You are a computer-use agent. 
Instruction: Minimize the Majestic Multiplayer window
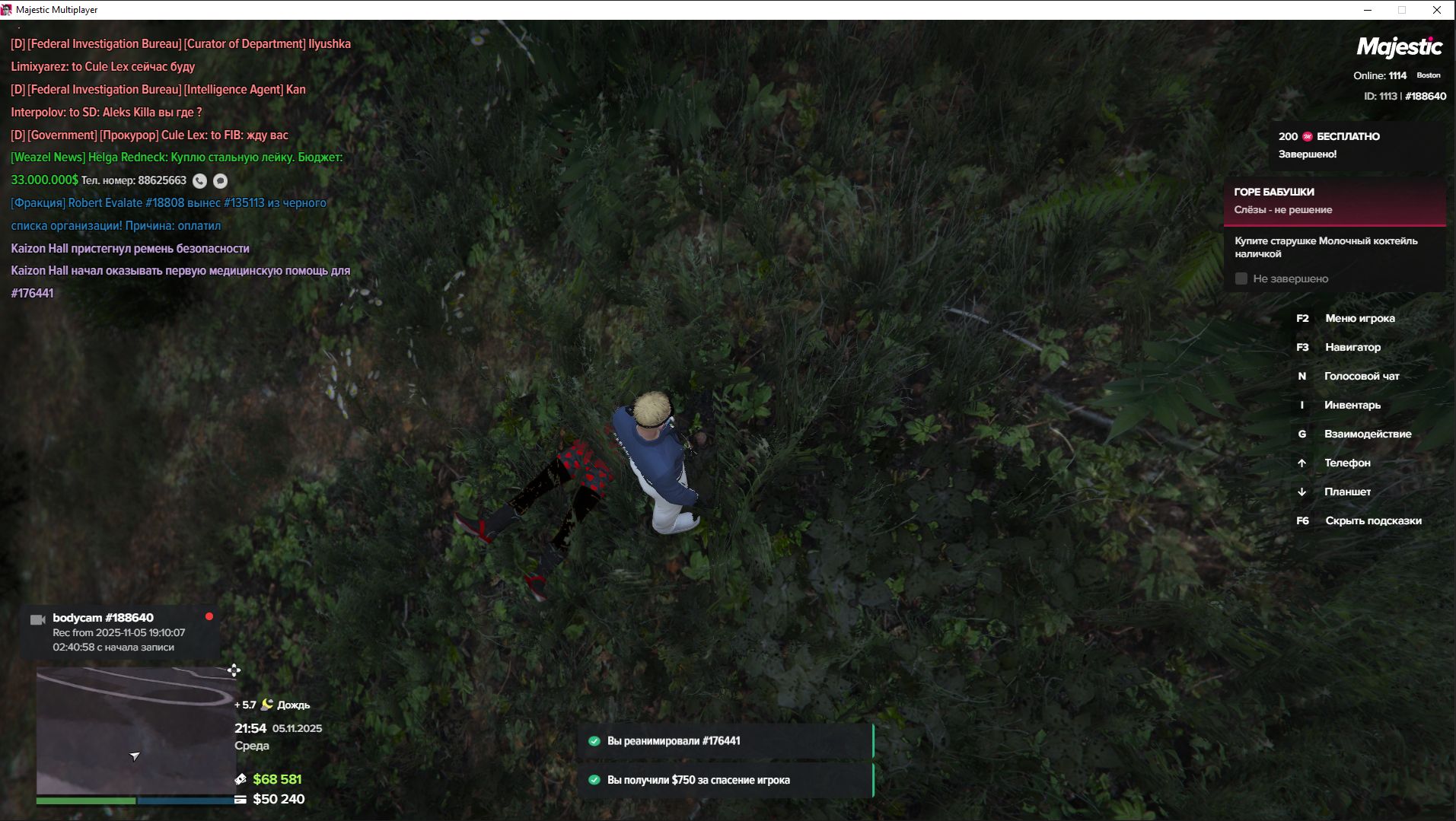click(x=1368, y=10)
